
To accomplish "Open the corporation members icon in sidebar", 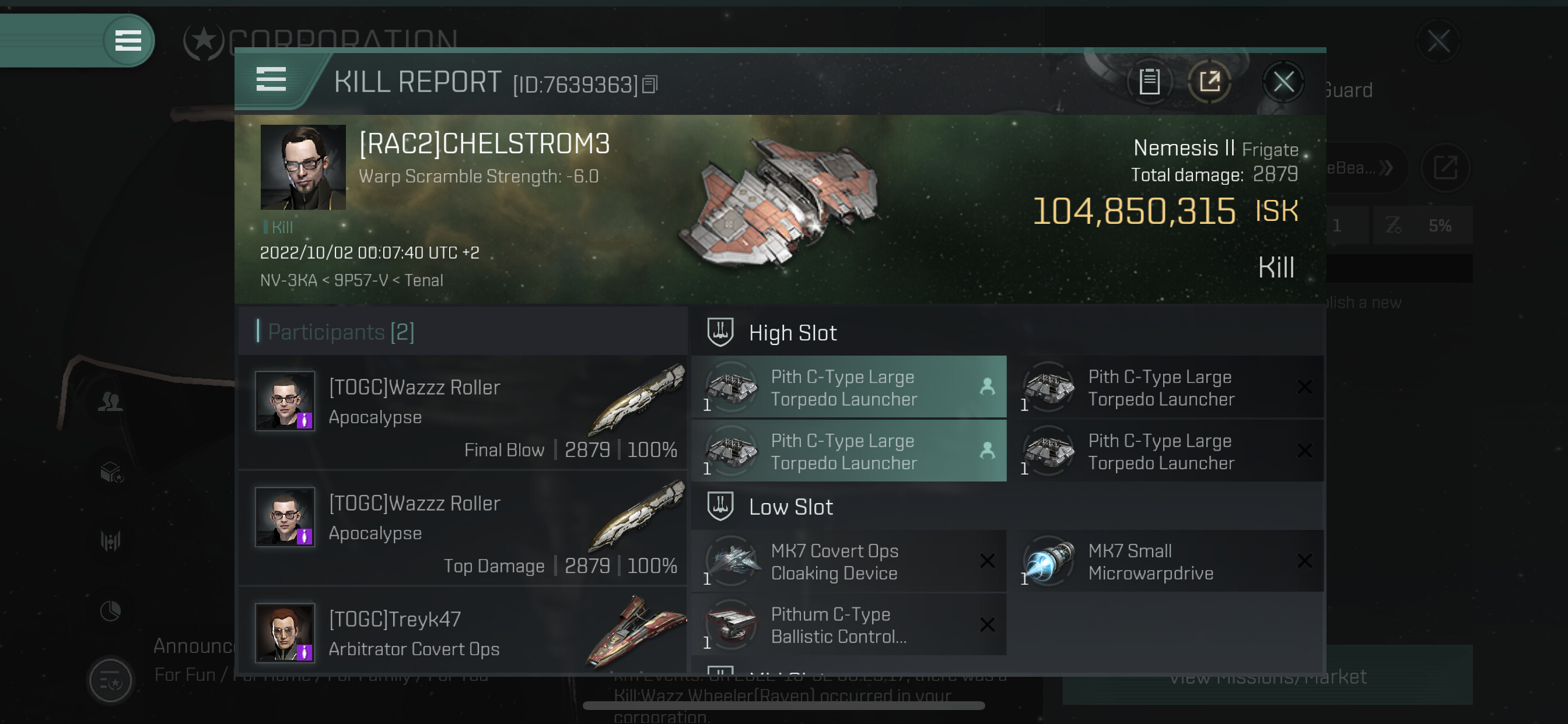I will click(111, 402).
